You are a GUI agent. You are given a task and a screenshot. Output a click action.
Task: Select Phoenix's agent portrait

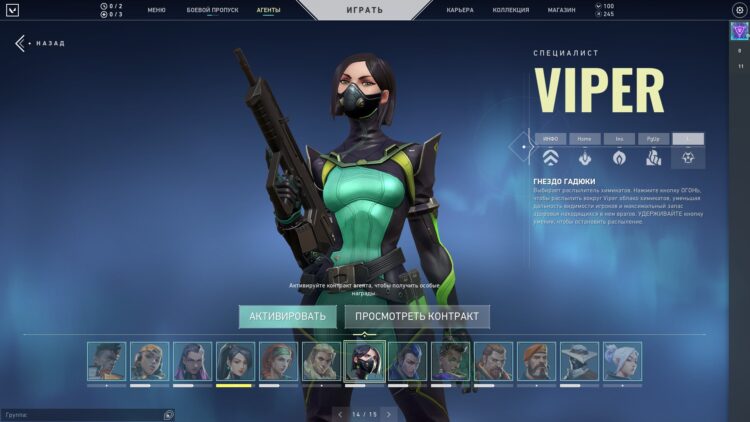(x=105, y=361)
